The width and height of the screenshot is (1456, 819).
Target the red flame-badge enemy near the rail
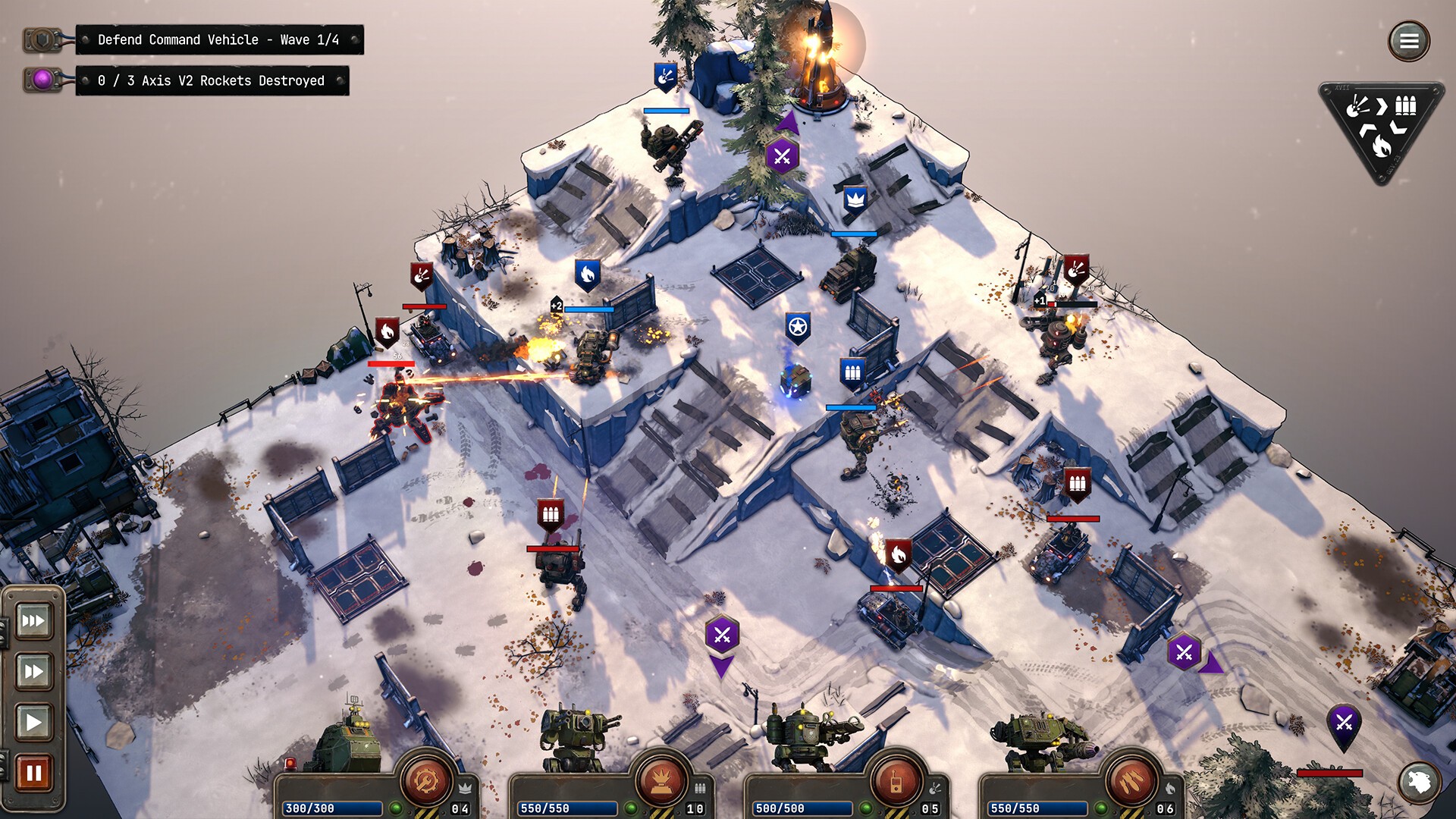click(x=387, y=331)
